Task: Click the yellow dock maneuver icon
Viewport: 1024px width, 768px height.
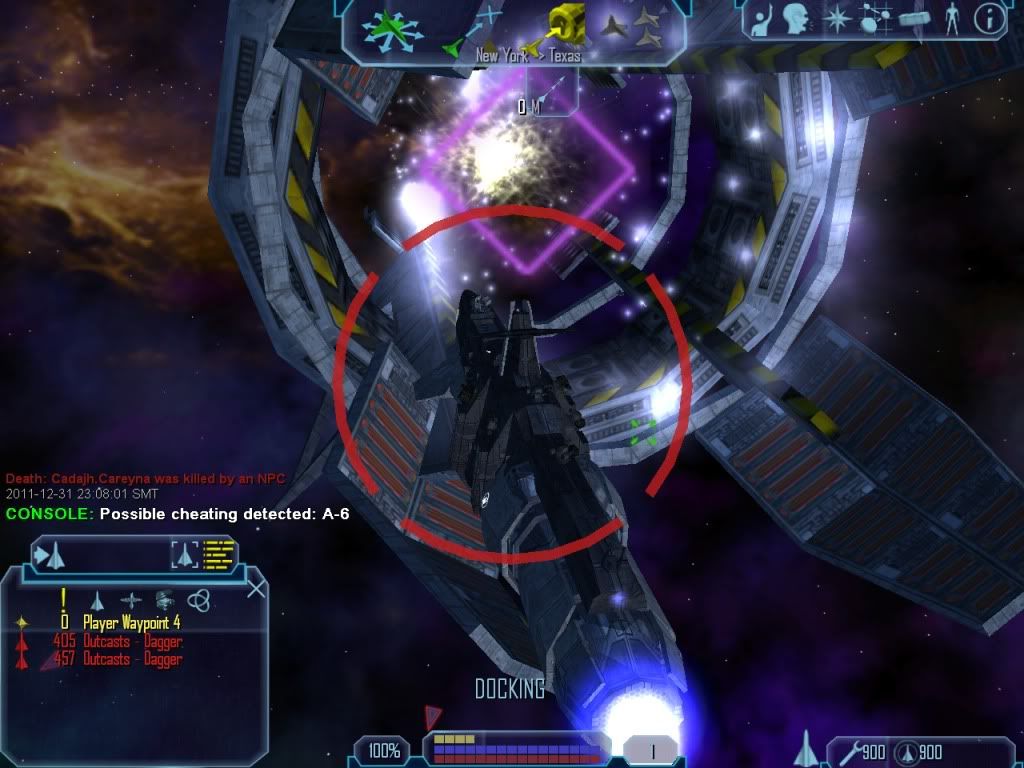Action: click(566, 24)
